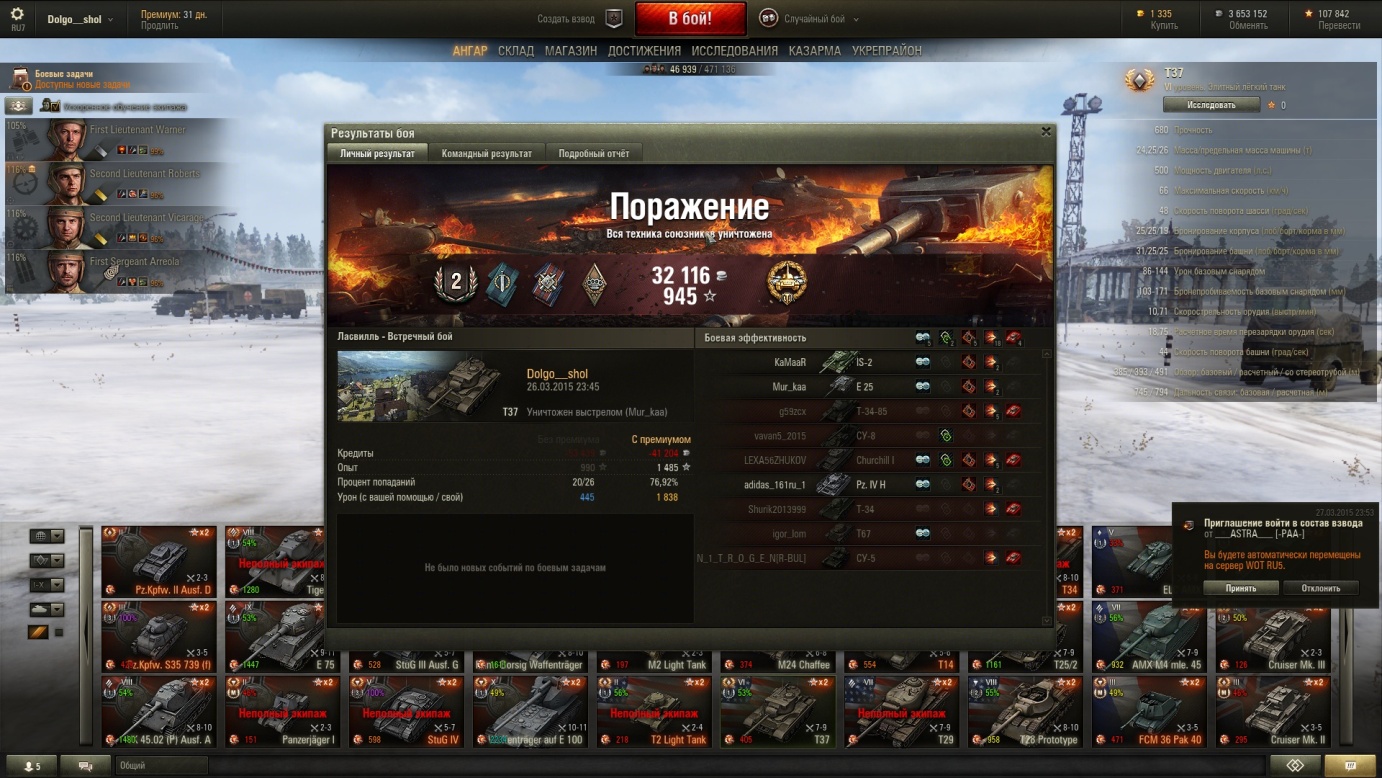This screenshot has width=1382, height=778.
Task: Open the ДОСТИЖЕНИЯ page
Action: click(644, 51)
